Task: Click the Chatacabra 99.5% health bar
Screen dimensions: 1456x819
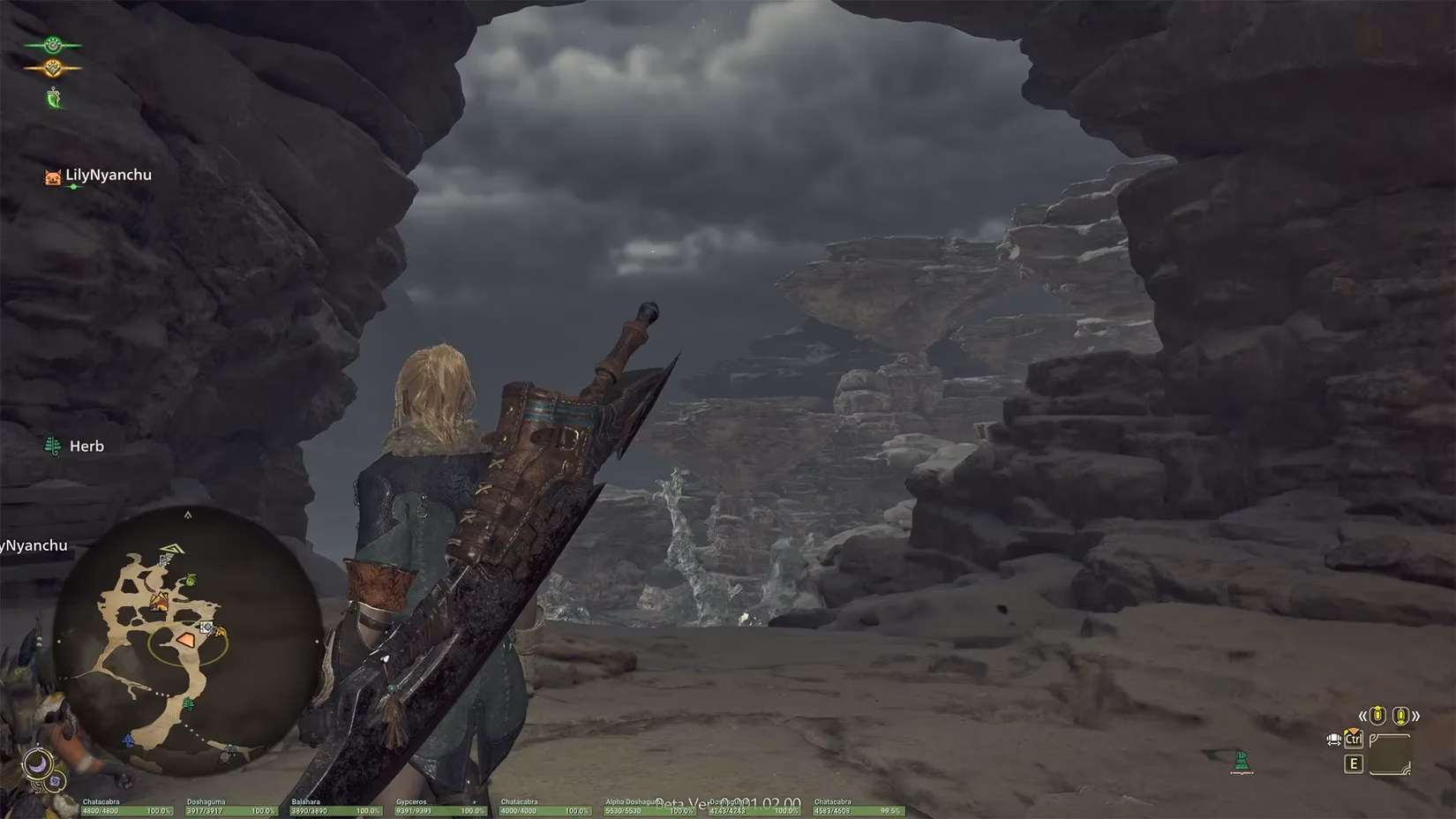Action: [x=858, y=809]
